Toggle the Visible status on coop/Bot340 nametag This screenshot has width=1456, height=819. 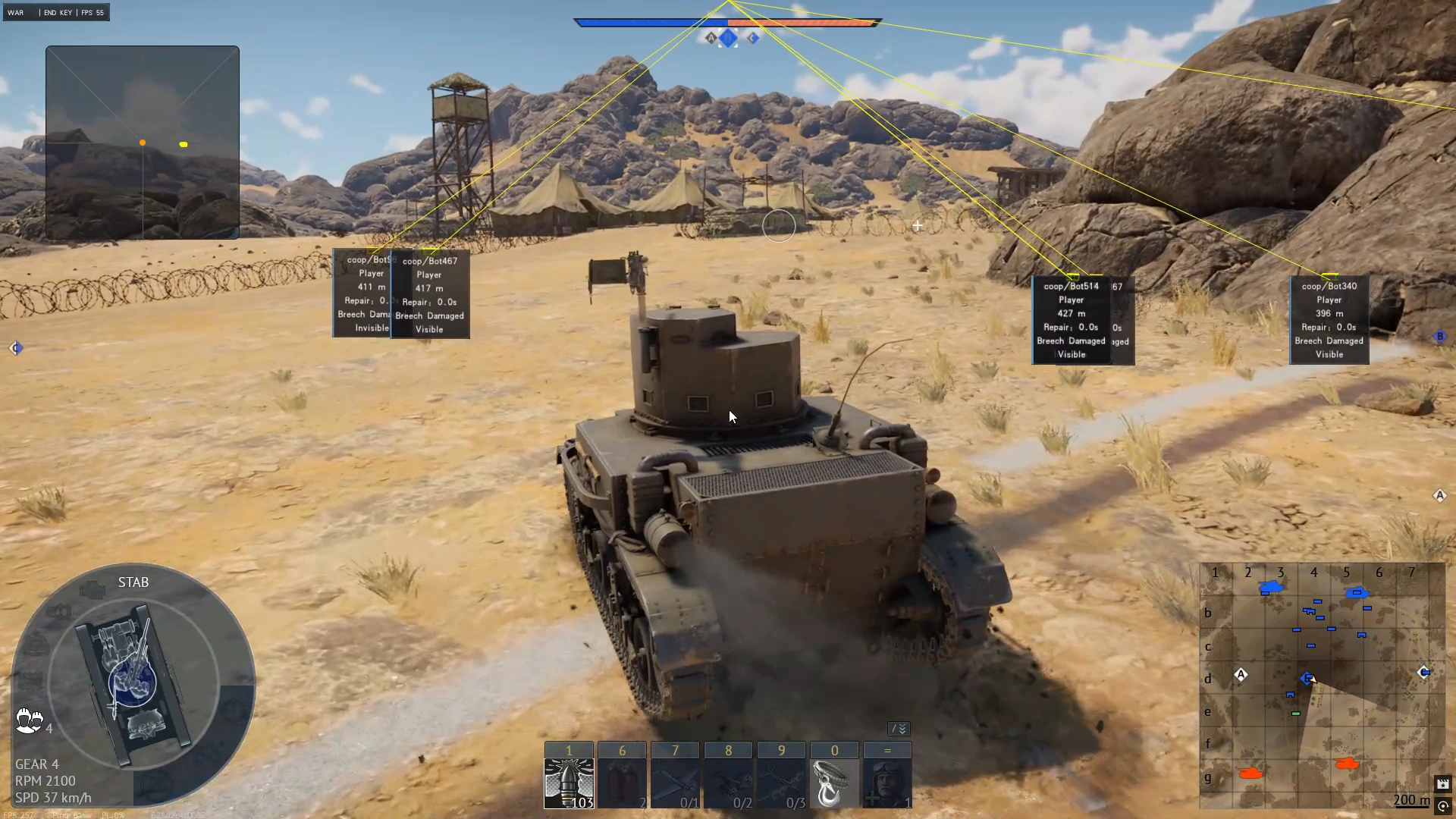point(1328,354)
